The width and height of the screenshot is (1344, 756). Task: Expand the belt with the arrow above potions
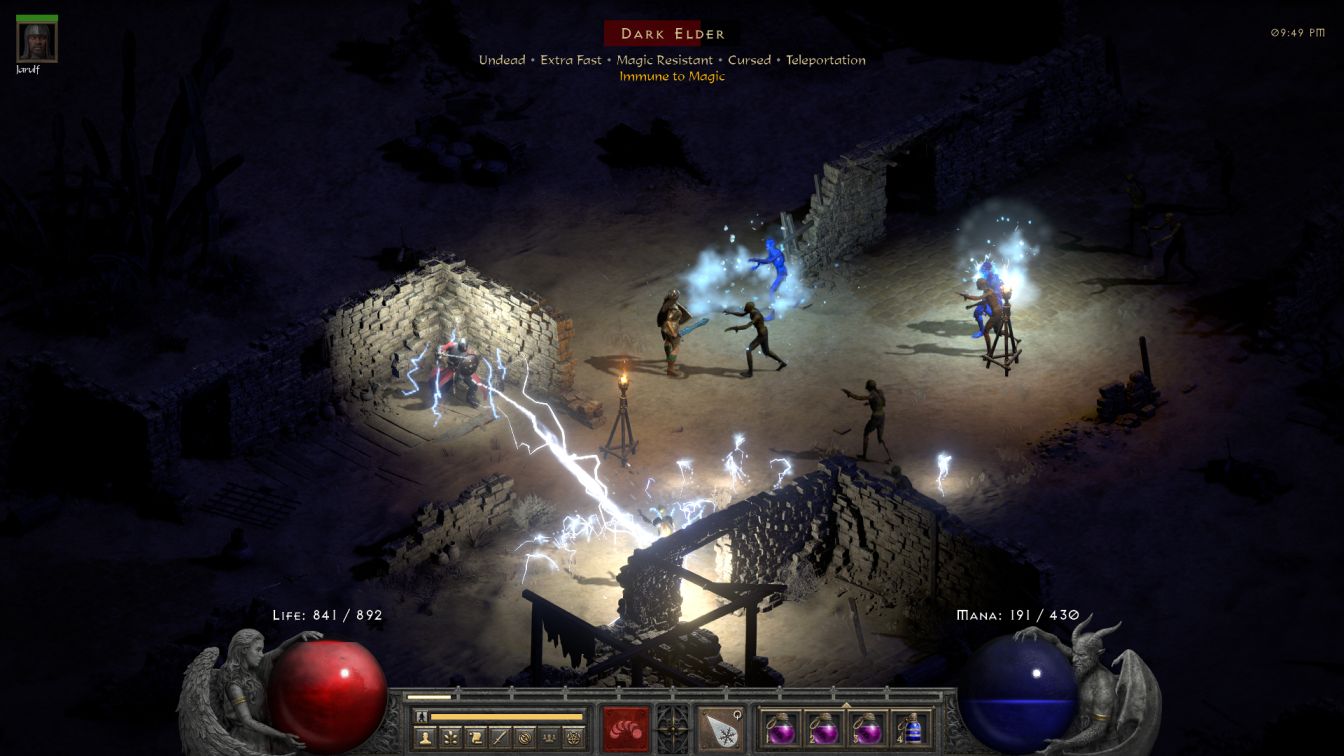(846, 704)
